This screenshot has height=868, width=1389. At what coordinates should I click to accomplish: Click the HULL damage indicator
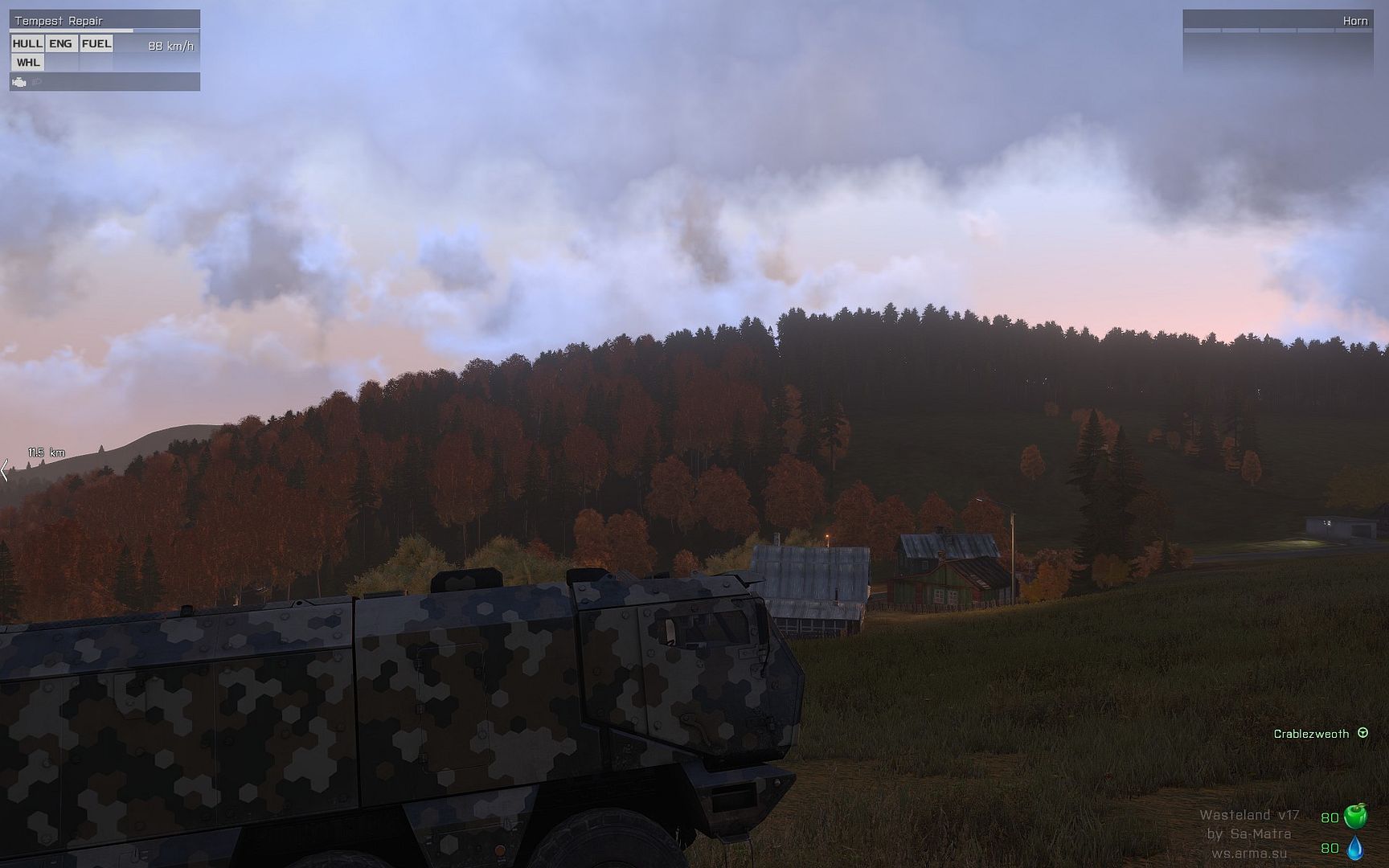27,43
